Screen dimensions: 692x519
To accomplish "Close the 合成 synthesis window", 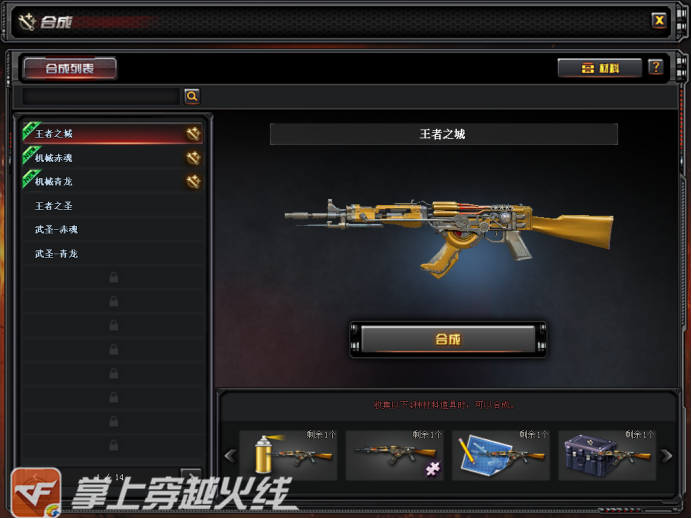I will click(659, 19).
